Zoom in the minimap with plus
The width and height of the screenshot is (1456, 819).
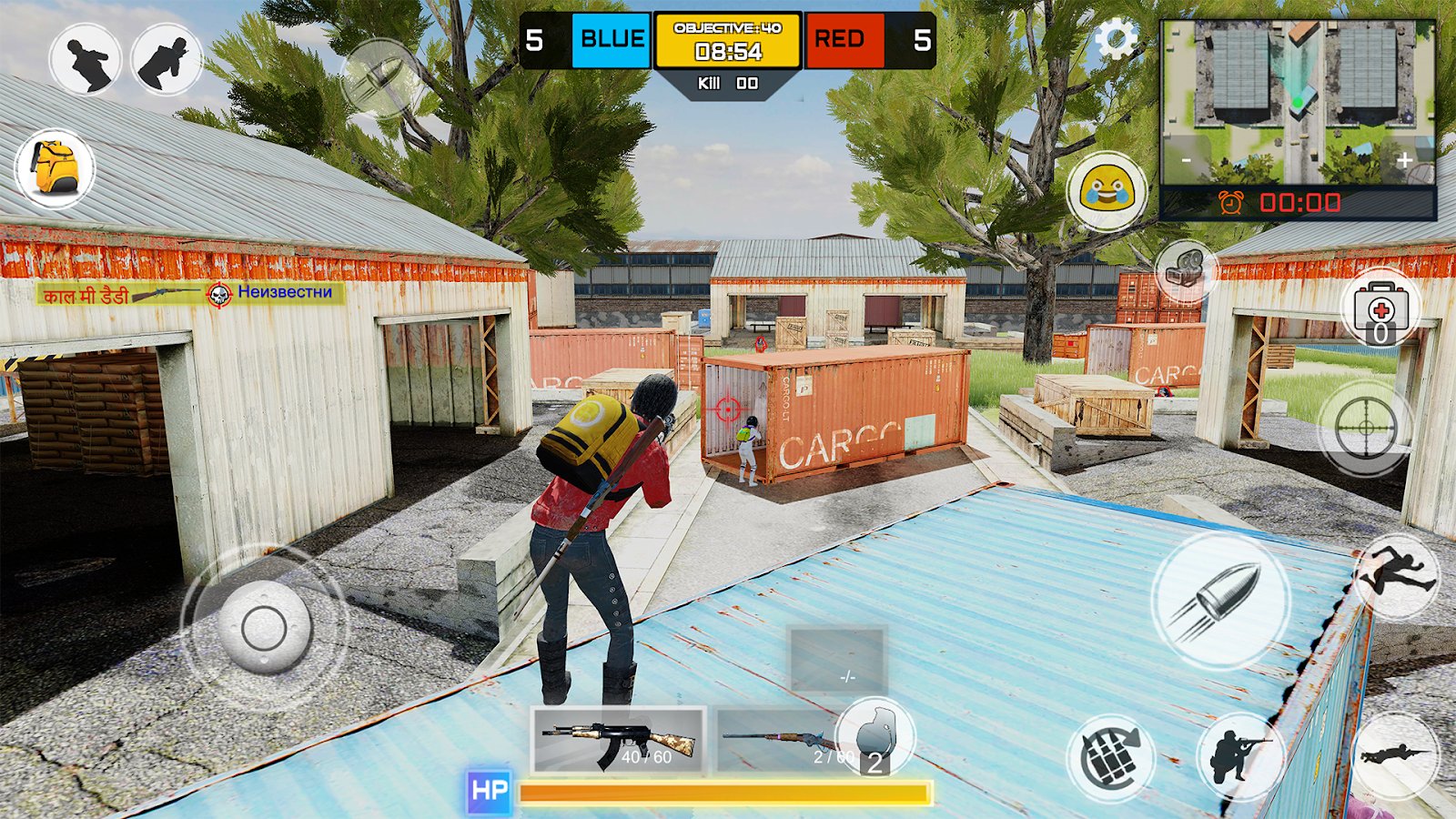point(1405,161)
